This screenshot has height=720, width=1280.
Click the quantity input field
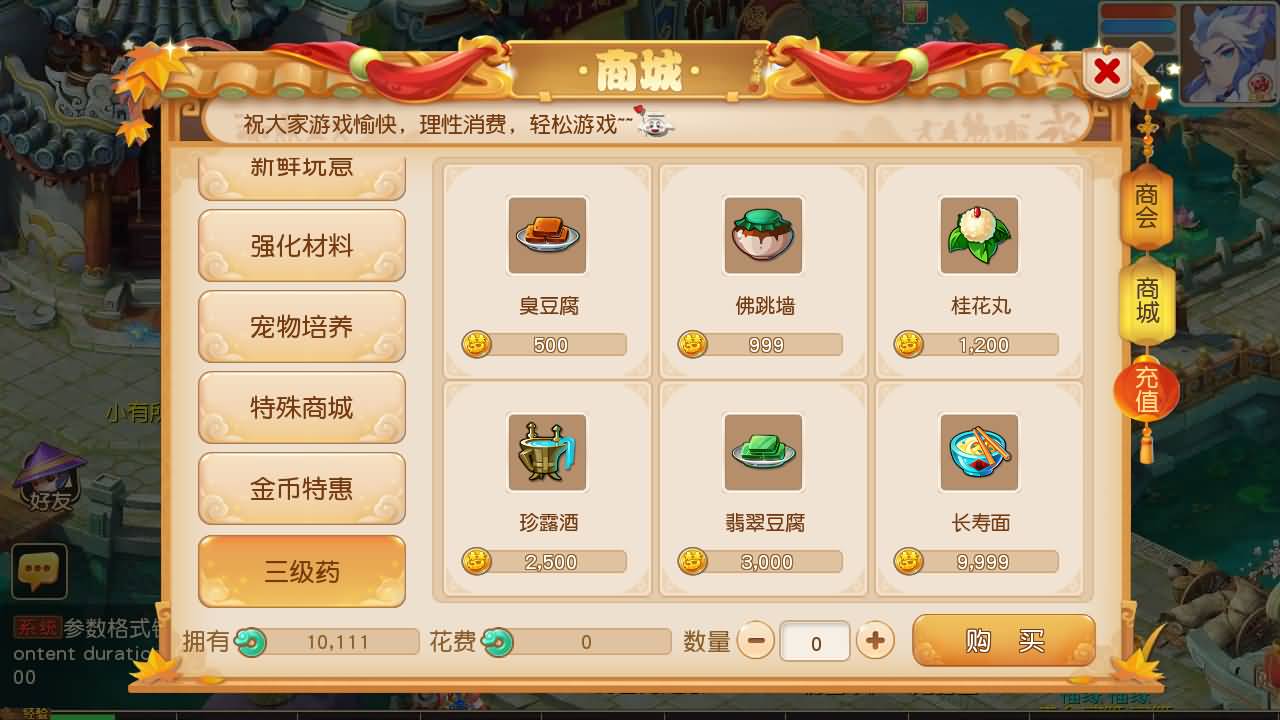coord(816,641)
